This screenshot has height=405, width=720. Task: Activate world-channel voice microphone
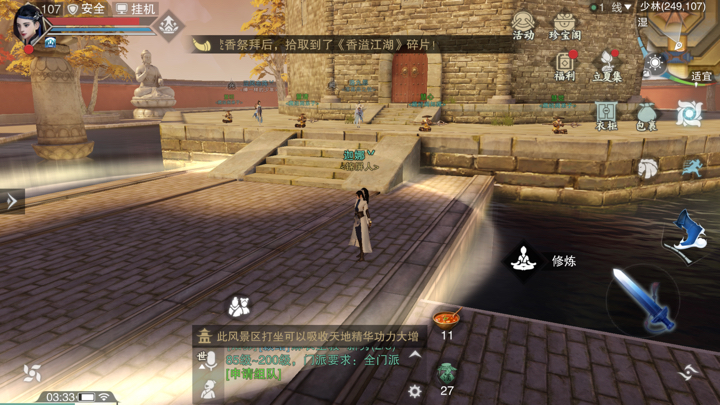click(x=208, y=361)
